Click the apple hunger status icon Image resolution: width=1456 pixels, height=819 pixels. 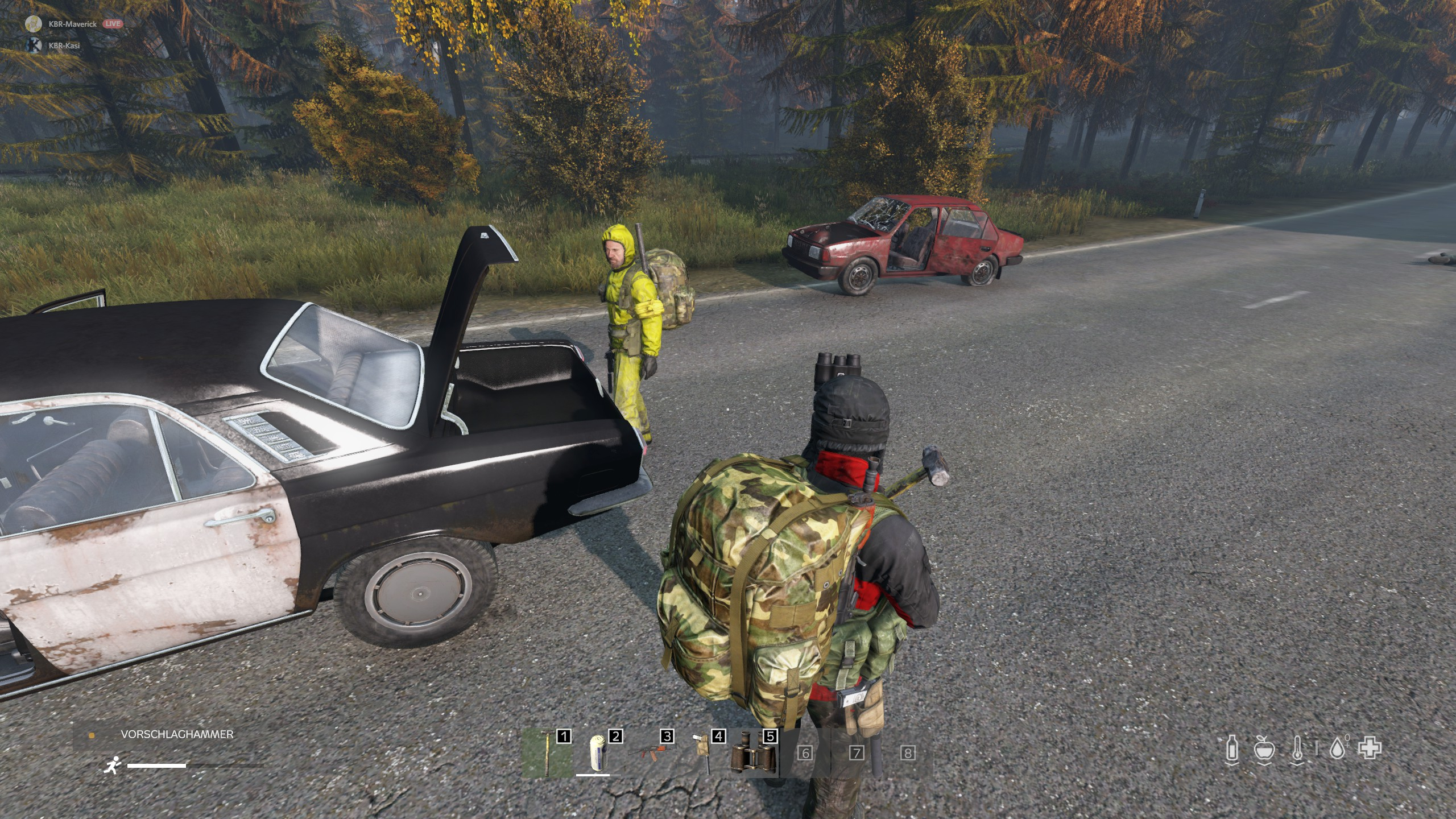[1265, 748]
